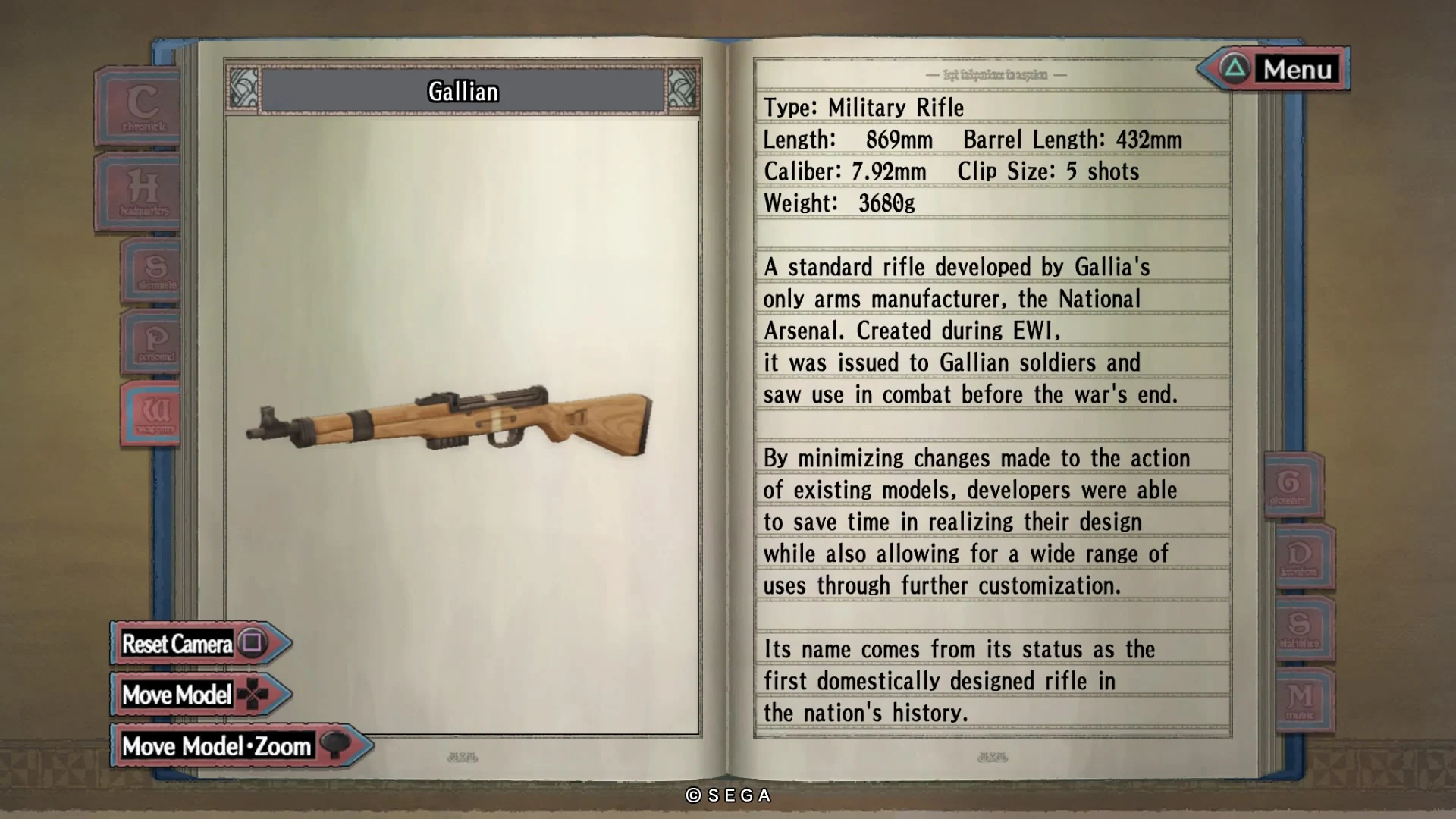The width and height of the screenshot is (1456, 819).
Task: Open the Chronicle section icon
Action: (140, 106)
